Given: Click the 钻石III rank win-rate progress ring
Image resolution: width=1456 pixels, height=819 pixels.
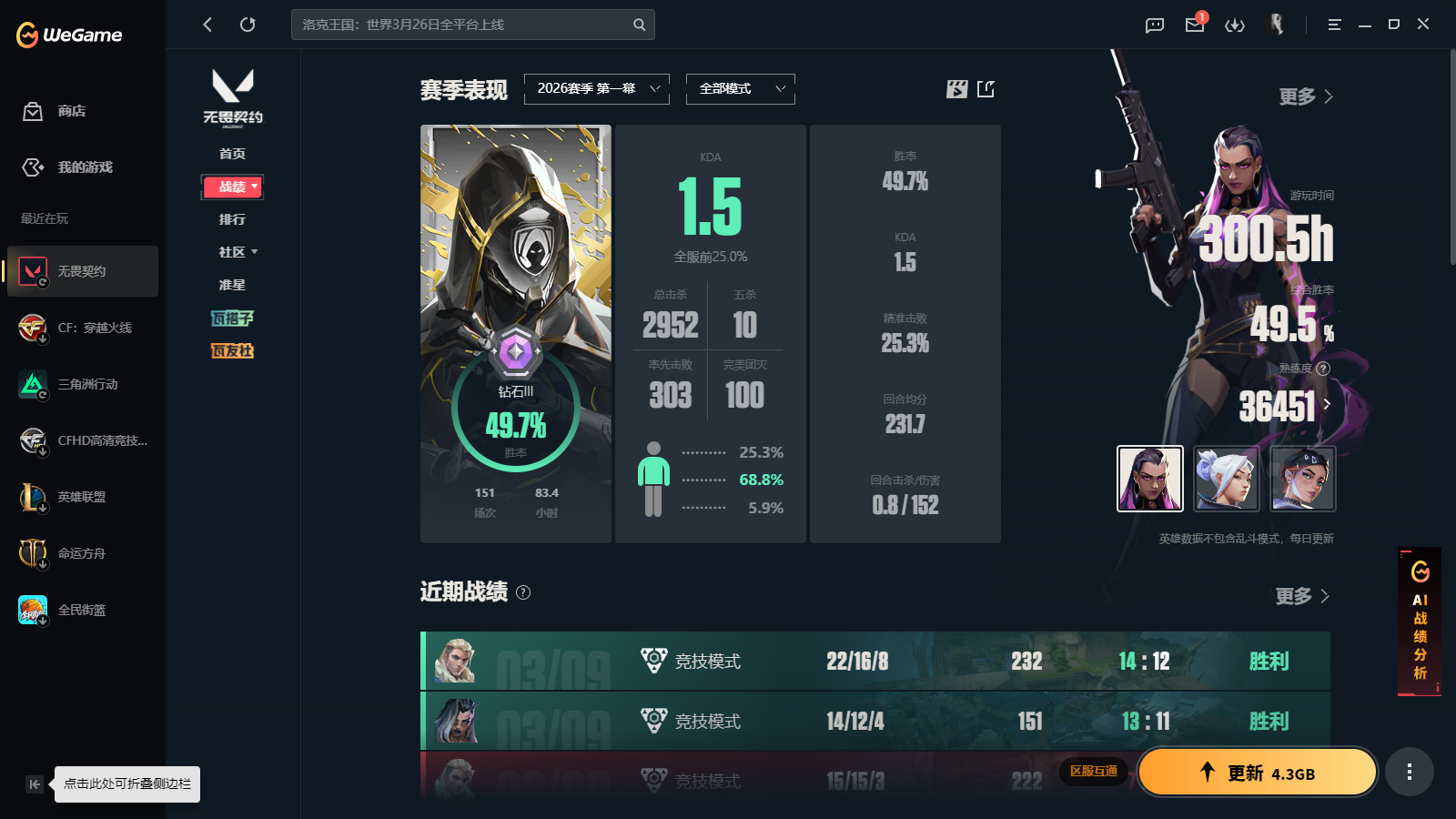Looking at the screenshot, I should tap(516, 411).
